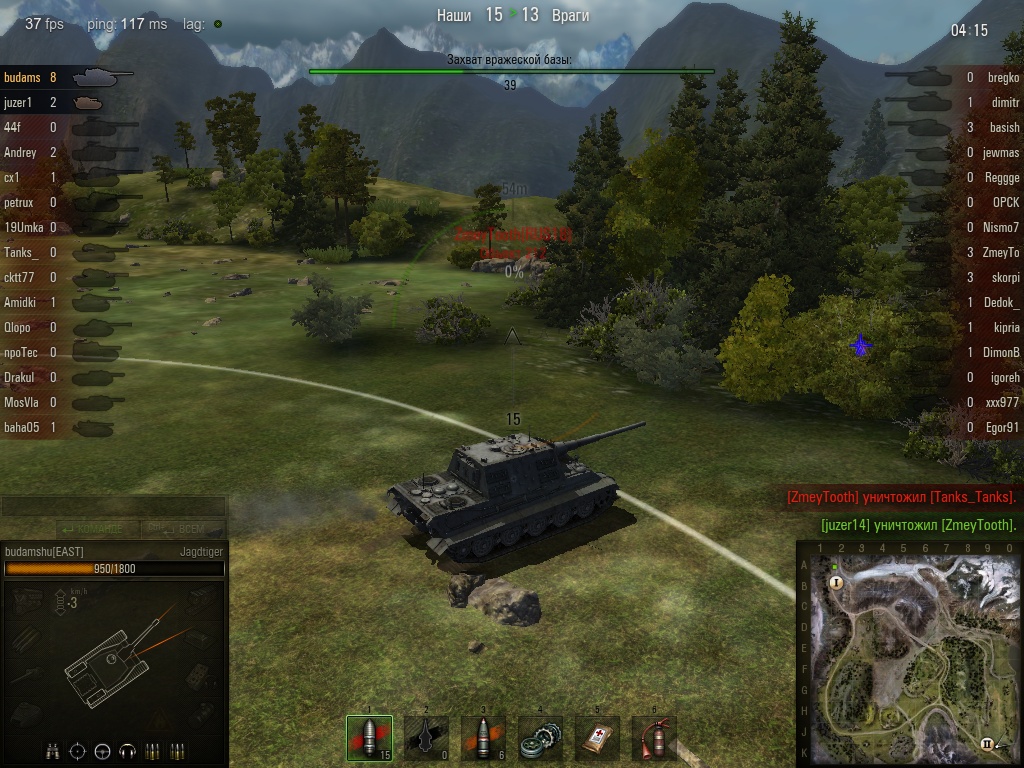Click base marker II on the minimap

point(987,743)
